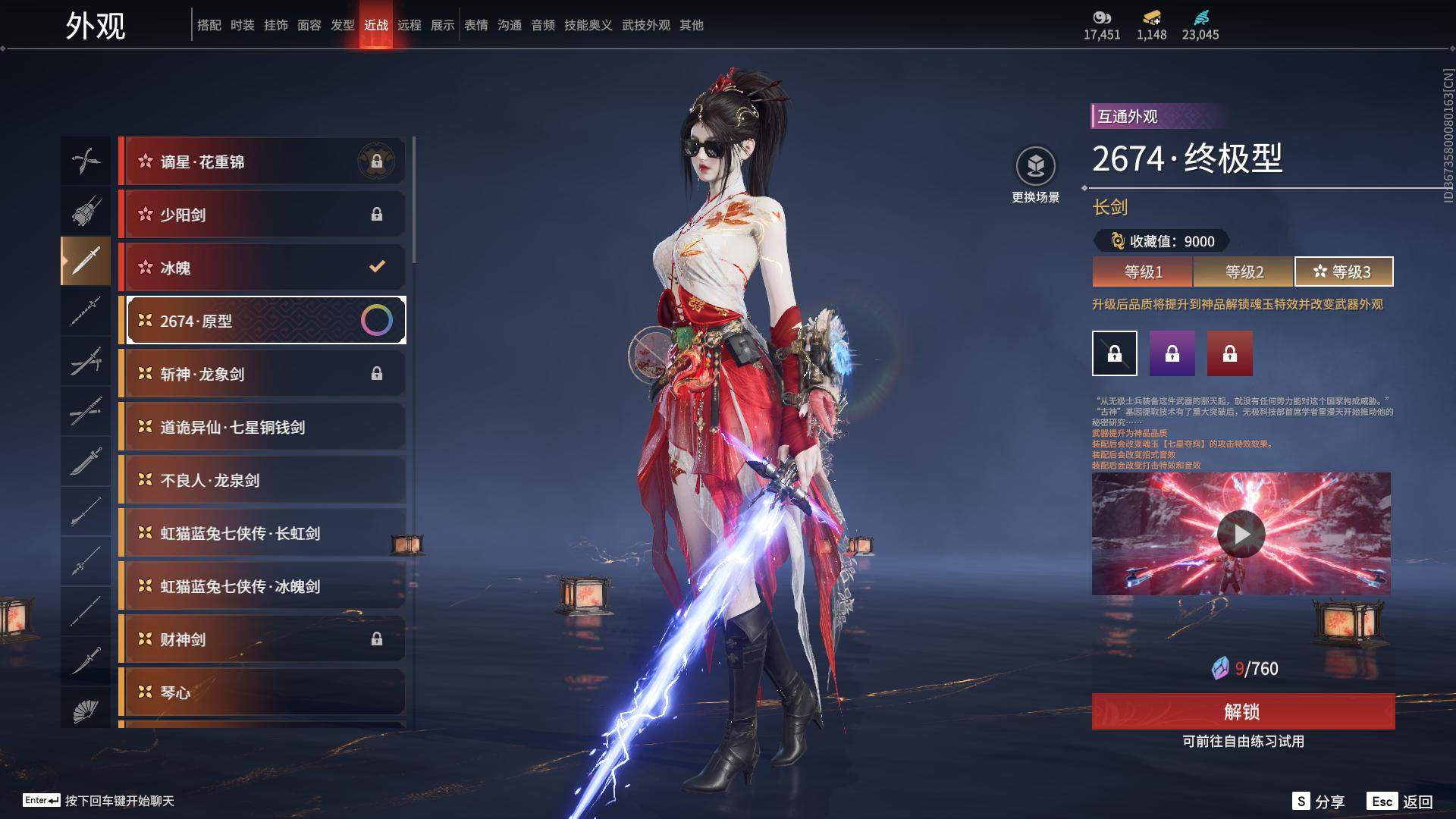Switch to the 时装 tab
The height and width of the screenshot is (819, 1456).
click(243, 25)
